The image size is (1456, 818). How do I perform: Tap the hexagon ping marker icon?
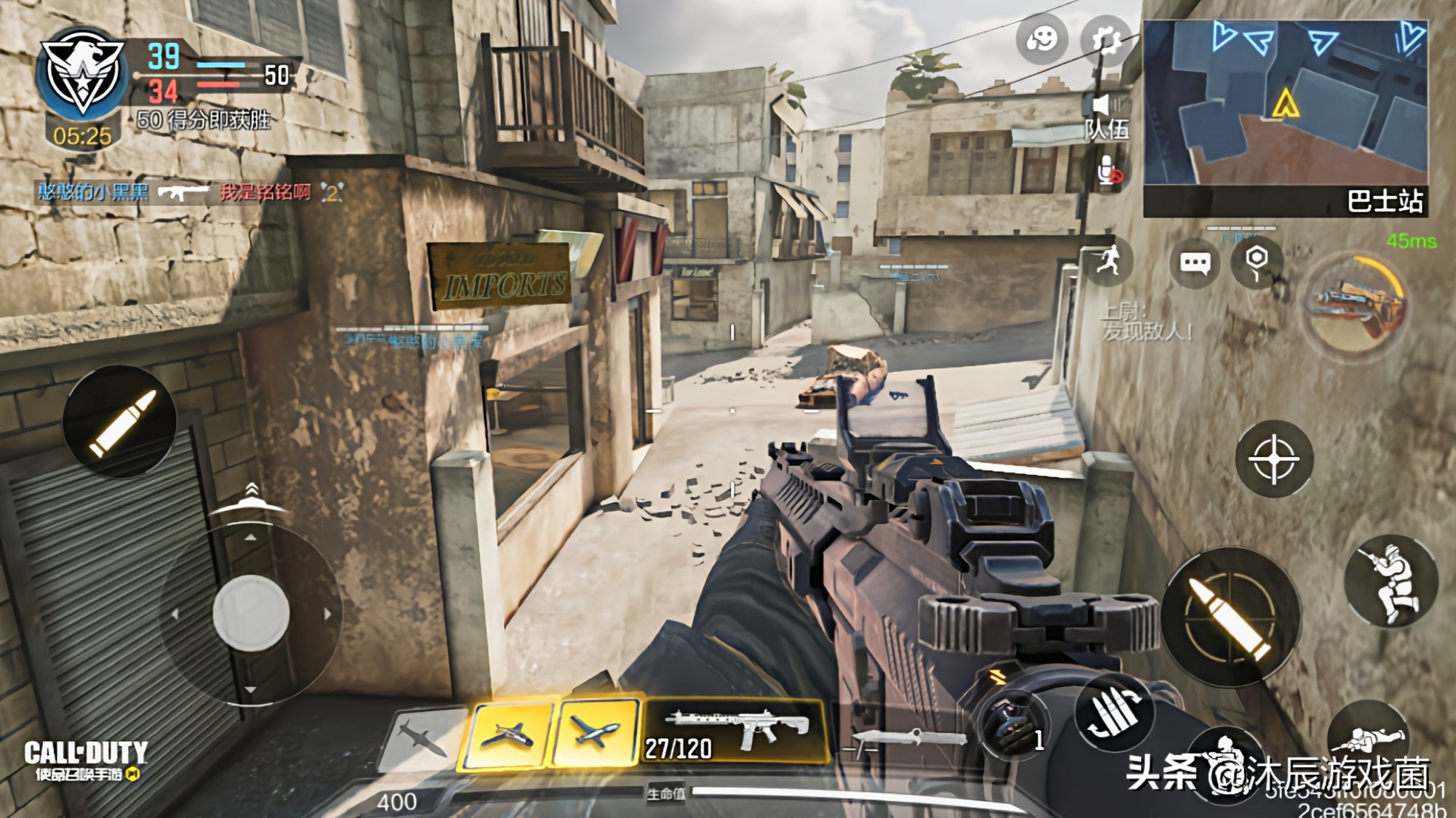[x=1257, y=261]
